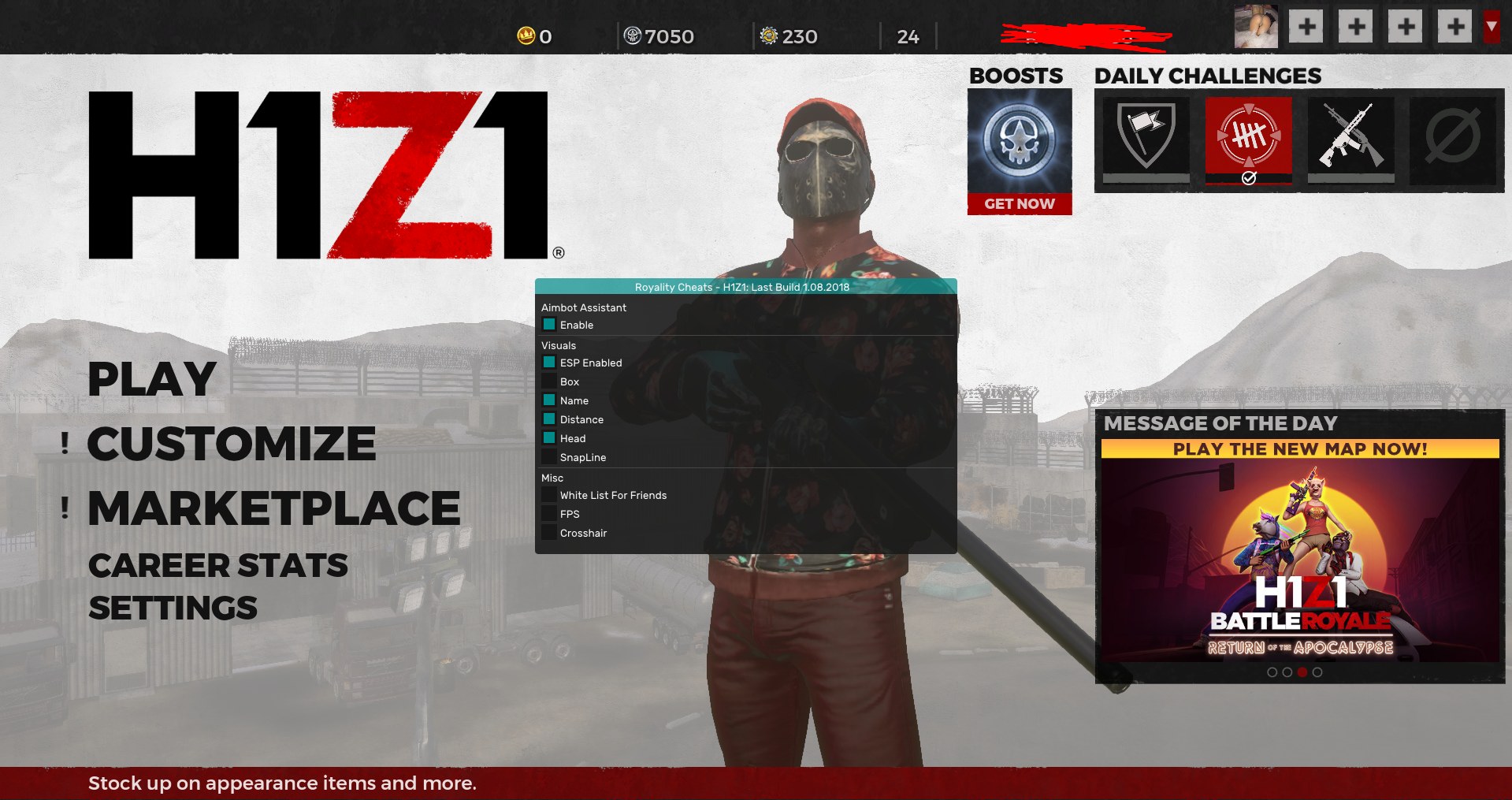Viewport: 1512px width, 800px height.
Task: Click the plus icon beside the profile picture
Action: tap(1306, 26)
